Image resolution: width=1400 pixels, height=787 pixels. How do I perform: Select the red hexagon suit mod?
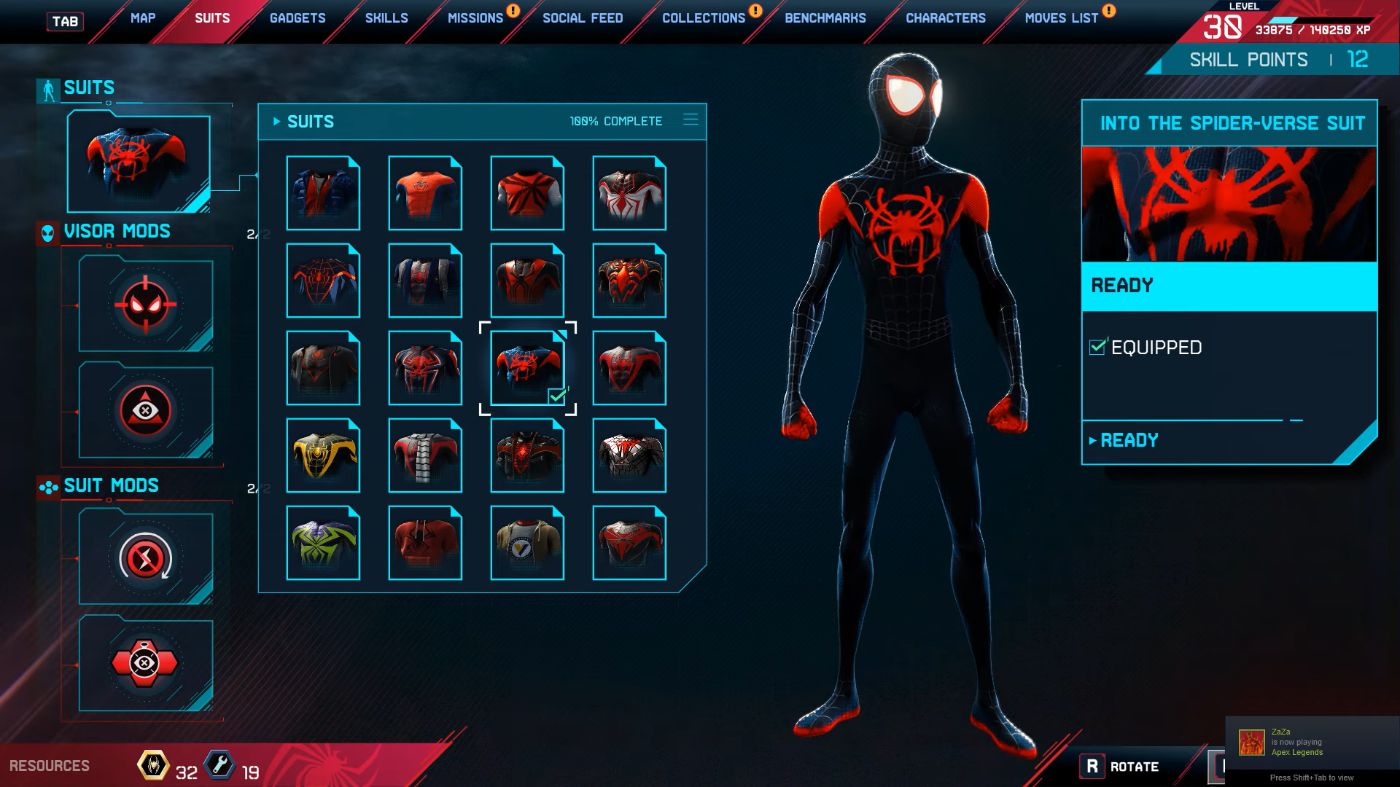pyautogui.click(x=146, y=664)
